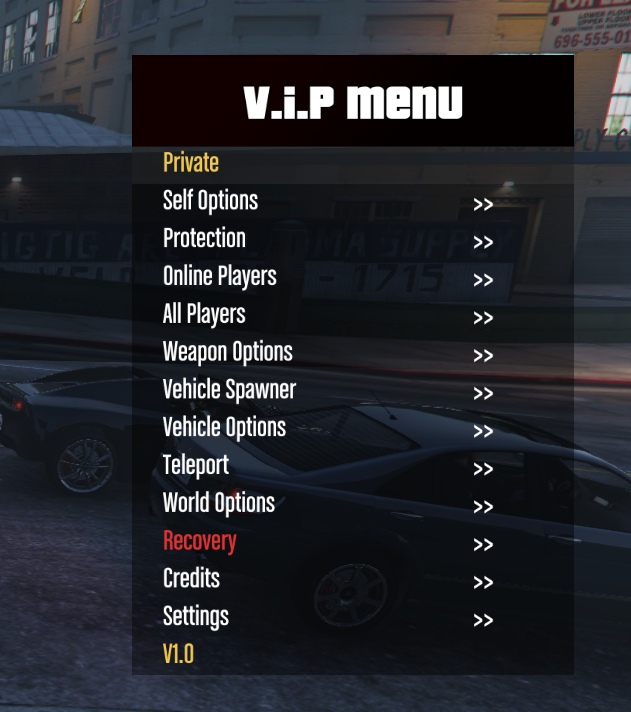Select the Protection menu entry
The height and width of the screenshot is (712, 631).
pos(204,239)
